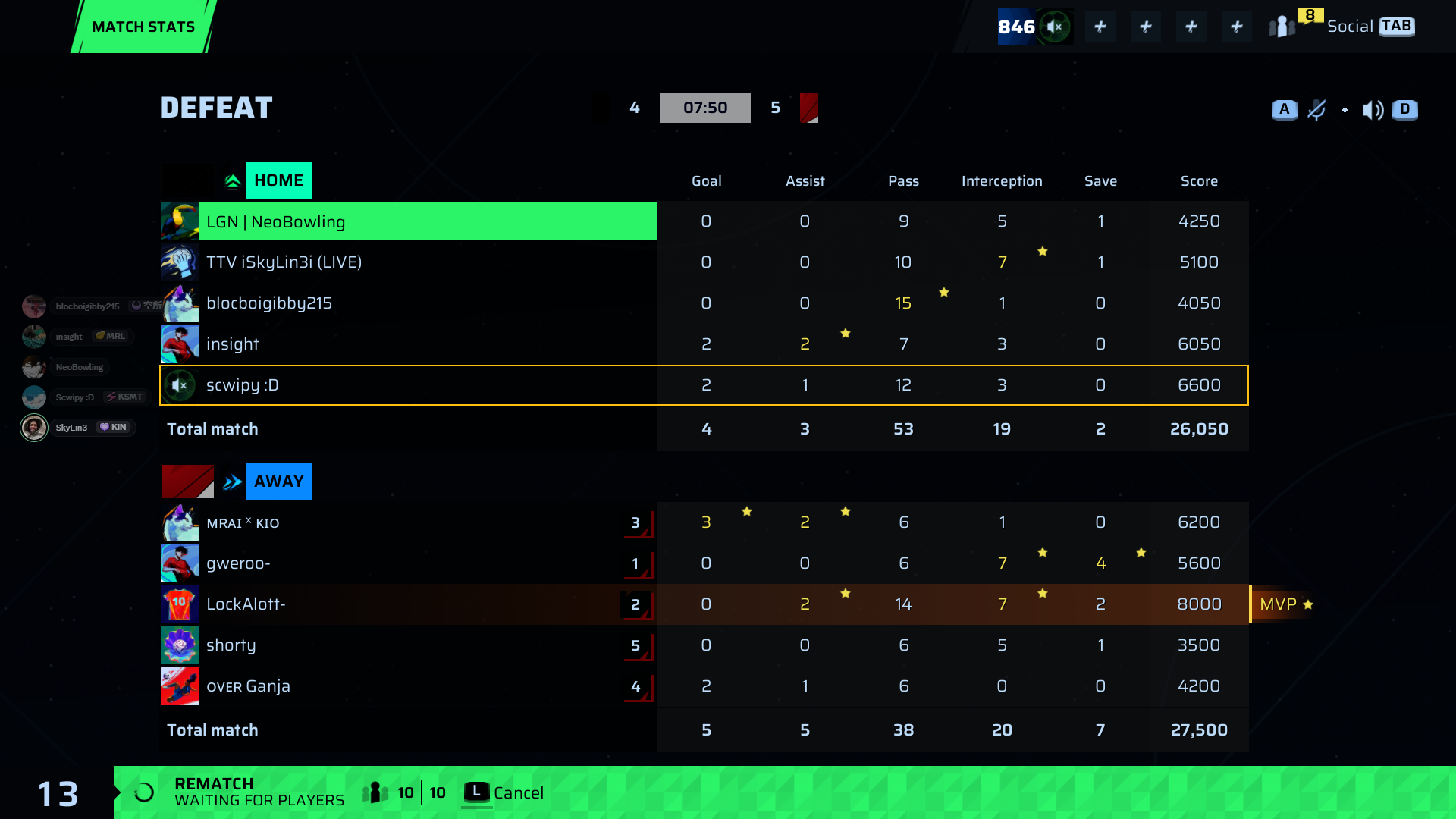Choose blocboigibby215 in the home team list
The height and width of the screenshot is (819, 1456).
409,303
